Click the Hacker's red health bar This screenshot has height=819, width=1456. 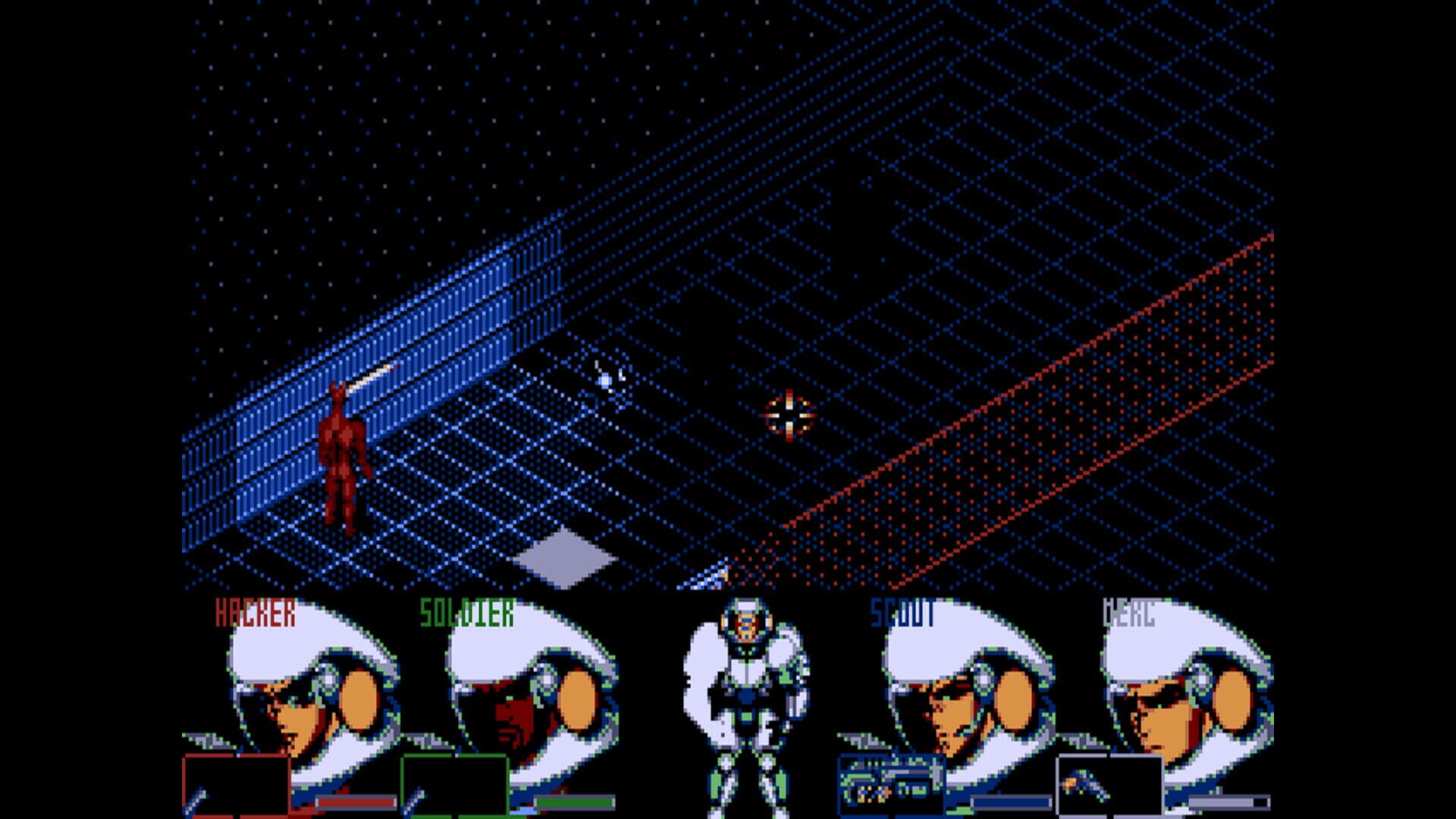356,800
